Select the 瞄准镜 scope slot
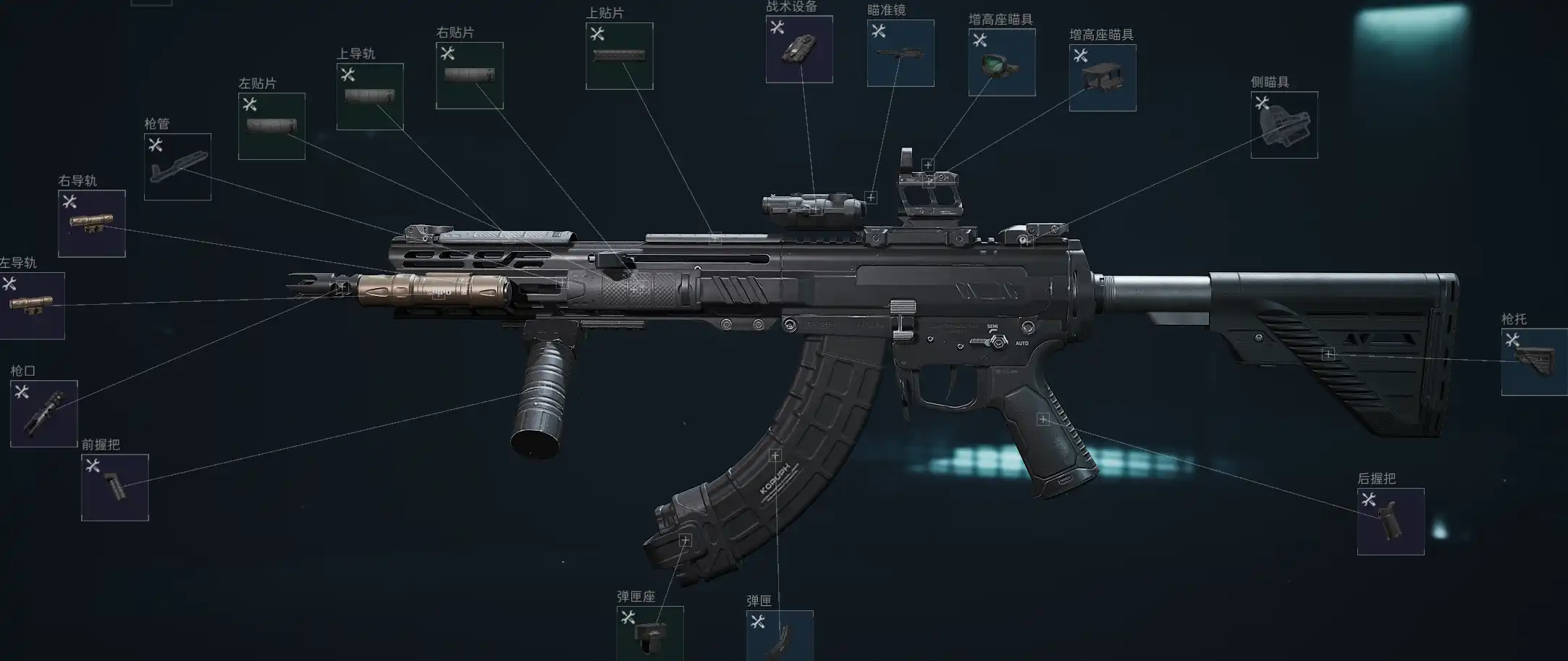 click(x=901, y=53)
